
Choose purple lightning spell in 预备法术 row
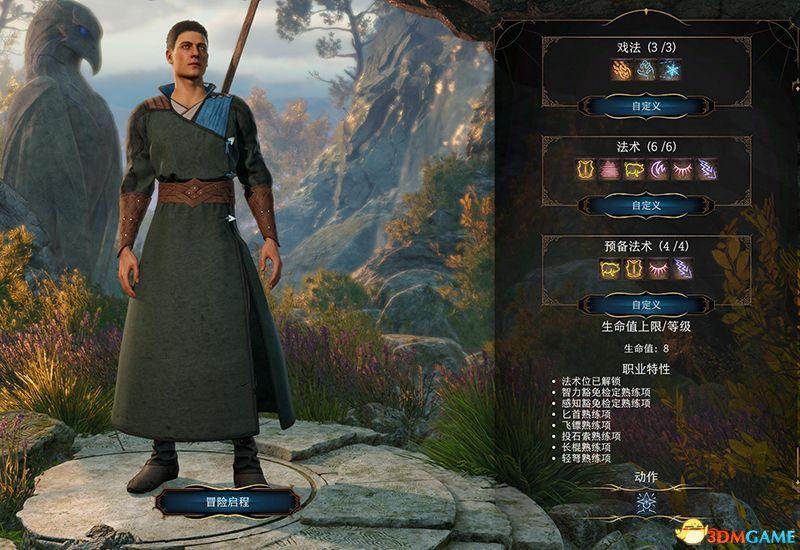684,268
